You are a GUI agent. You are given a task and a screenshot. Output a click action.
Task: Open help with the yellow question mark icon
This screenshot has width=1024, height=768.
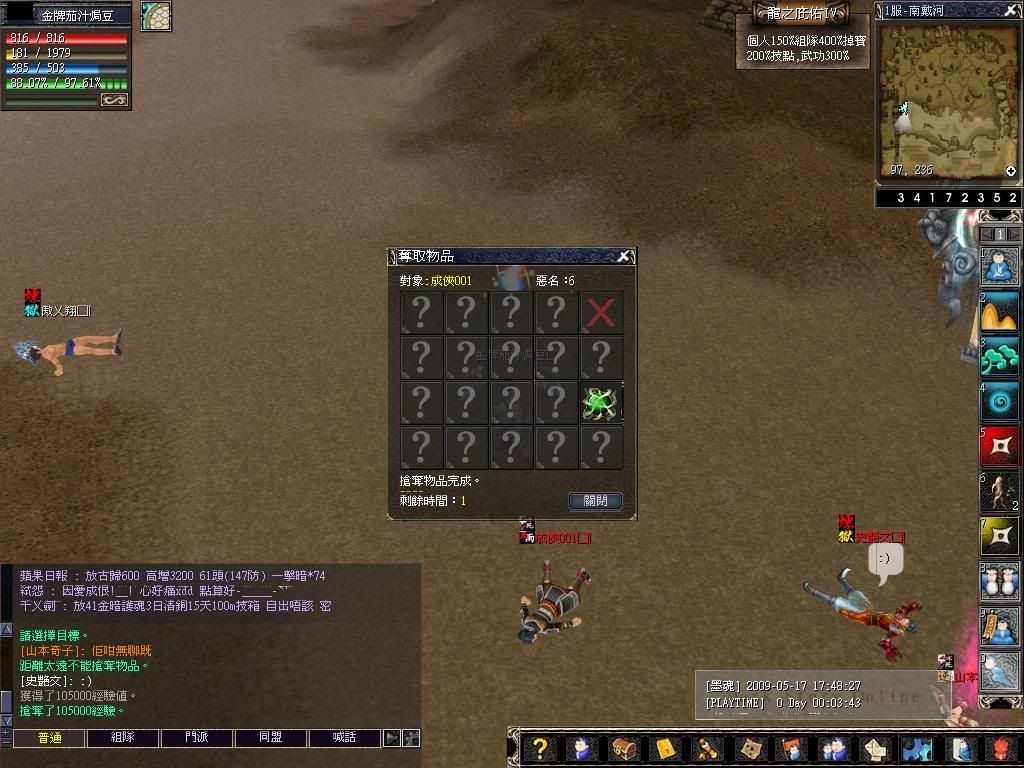[x=540, y=749]
